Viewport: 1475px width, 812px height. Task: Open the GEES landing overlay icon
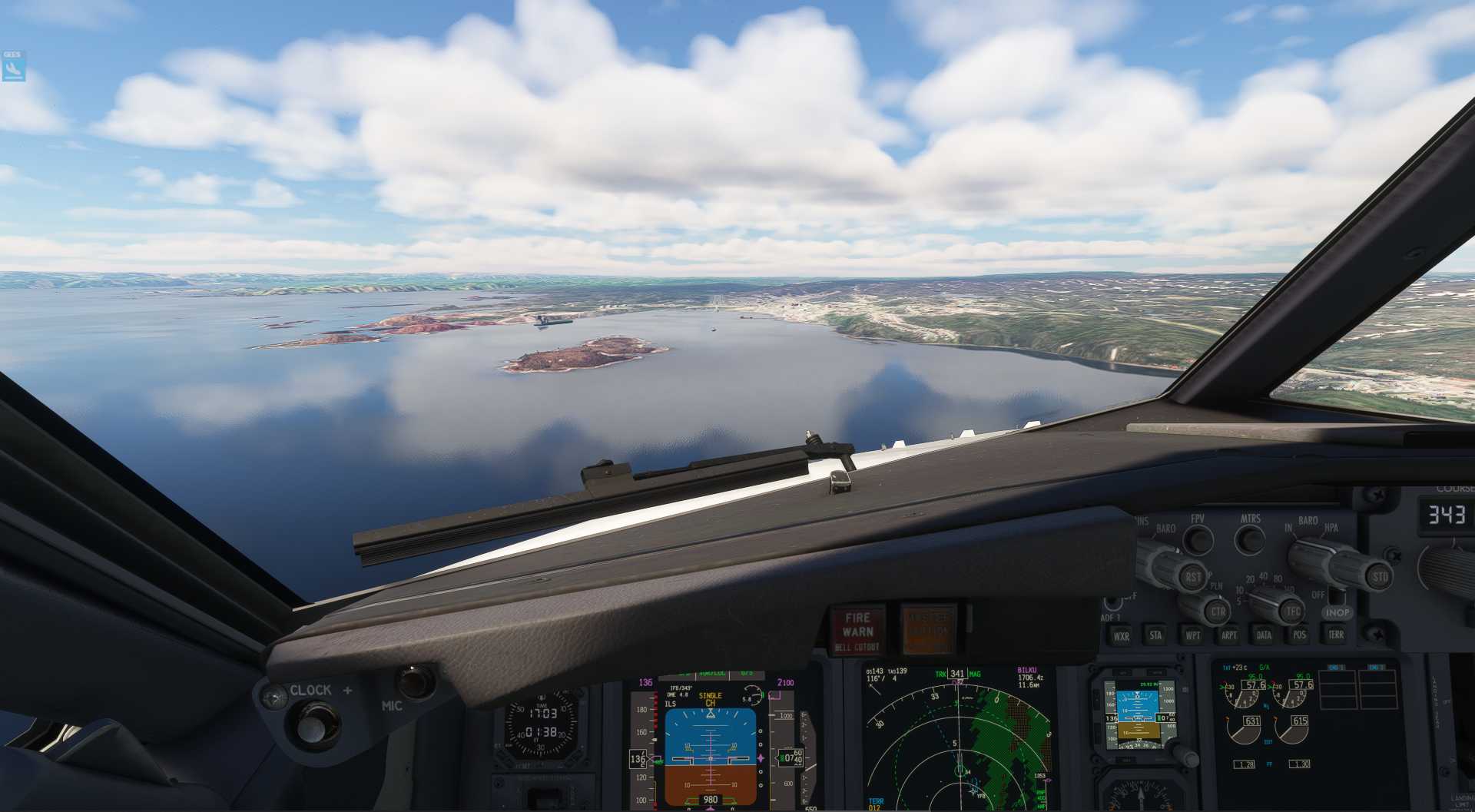pos(13,67)
